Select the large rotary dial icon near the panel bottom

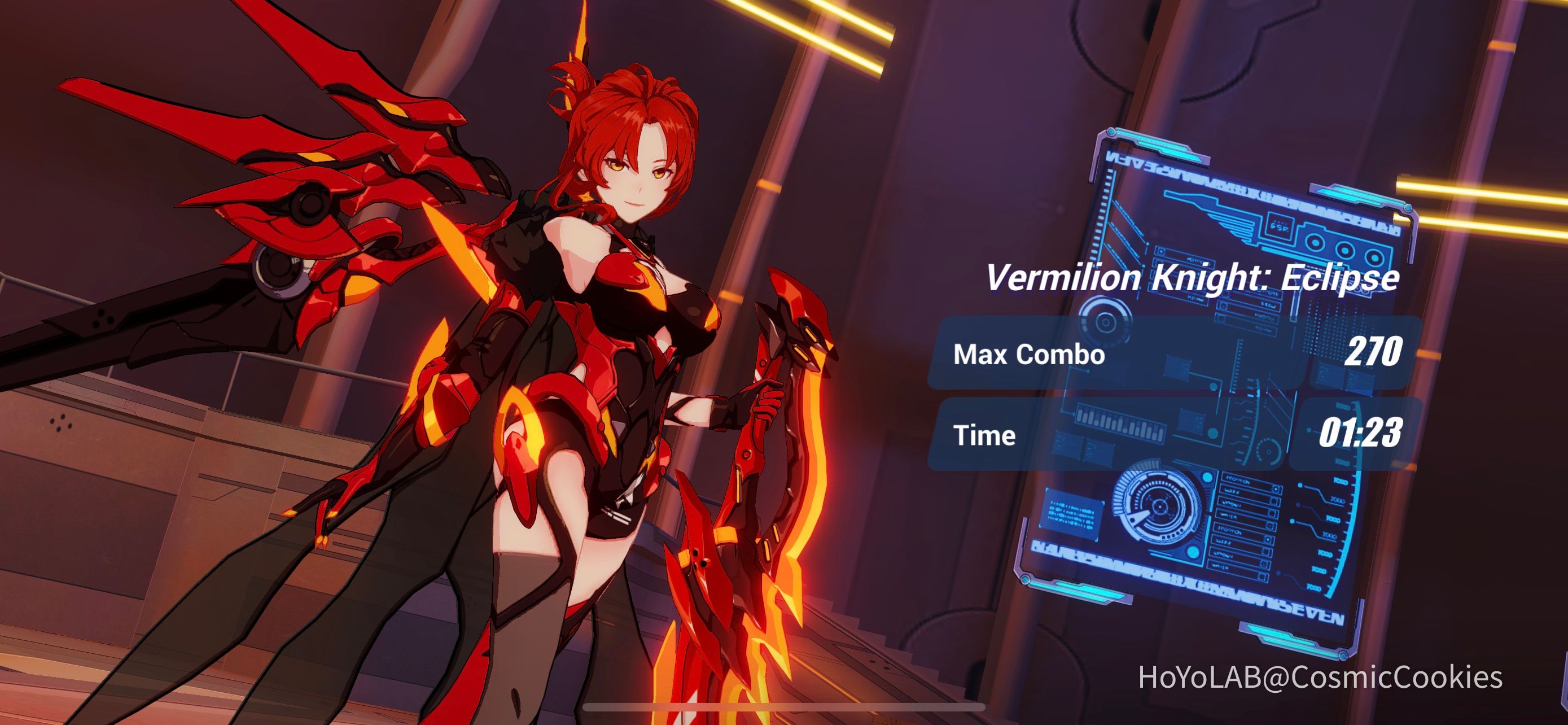click(1160, 507)
